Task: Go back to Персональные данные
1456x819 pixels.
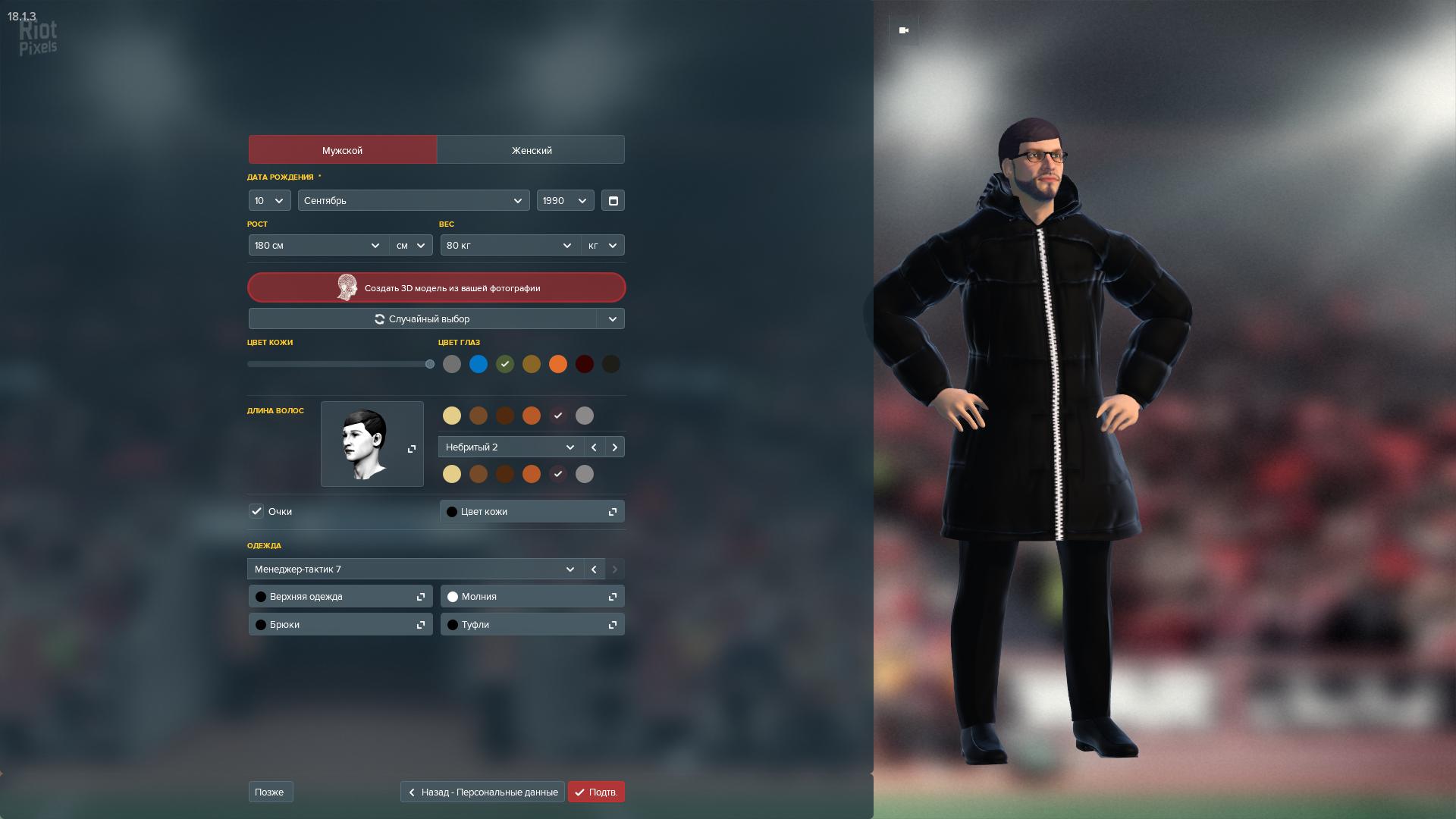Action: (x=482, y=792)
